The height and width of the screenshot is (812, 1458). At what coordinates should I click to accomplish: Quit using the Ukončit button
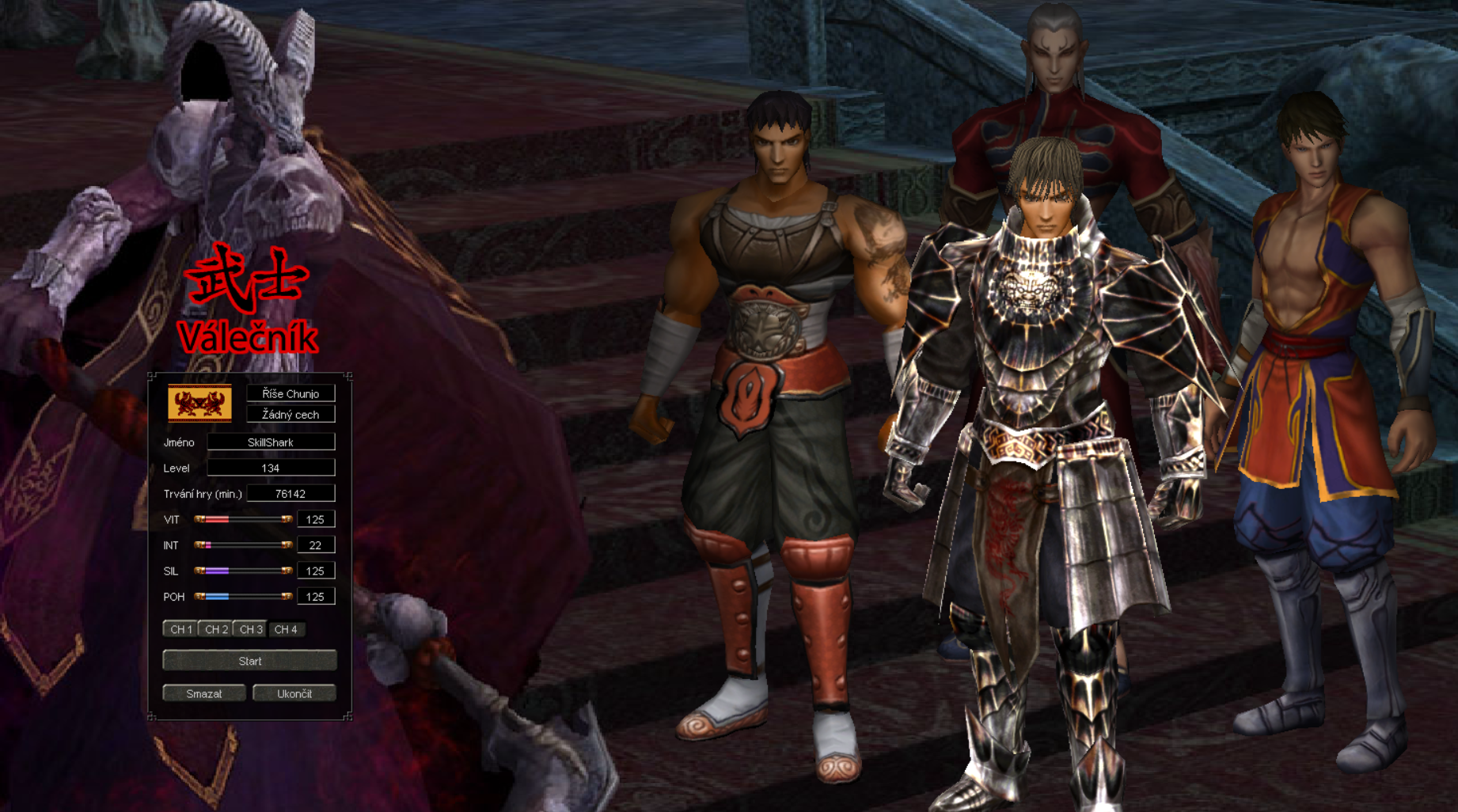coord(294,693)
